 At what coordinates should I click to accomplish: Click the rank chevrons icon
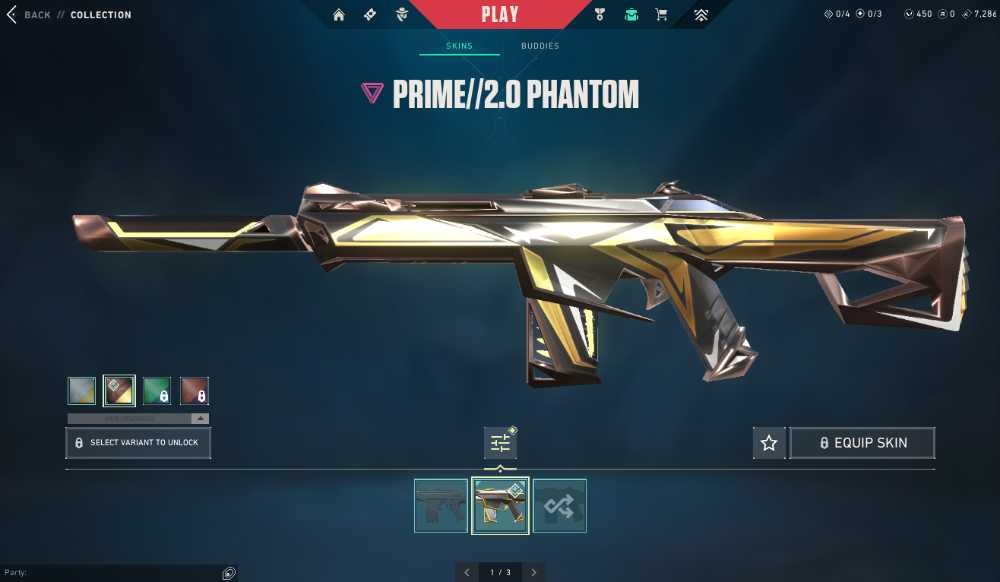coord(701,15)
